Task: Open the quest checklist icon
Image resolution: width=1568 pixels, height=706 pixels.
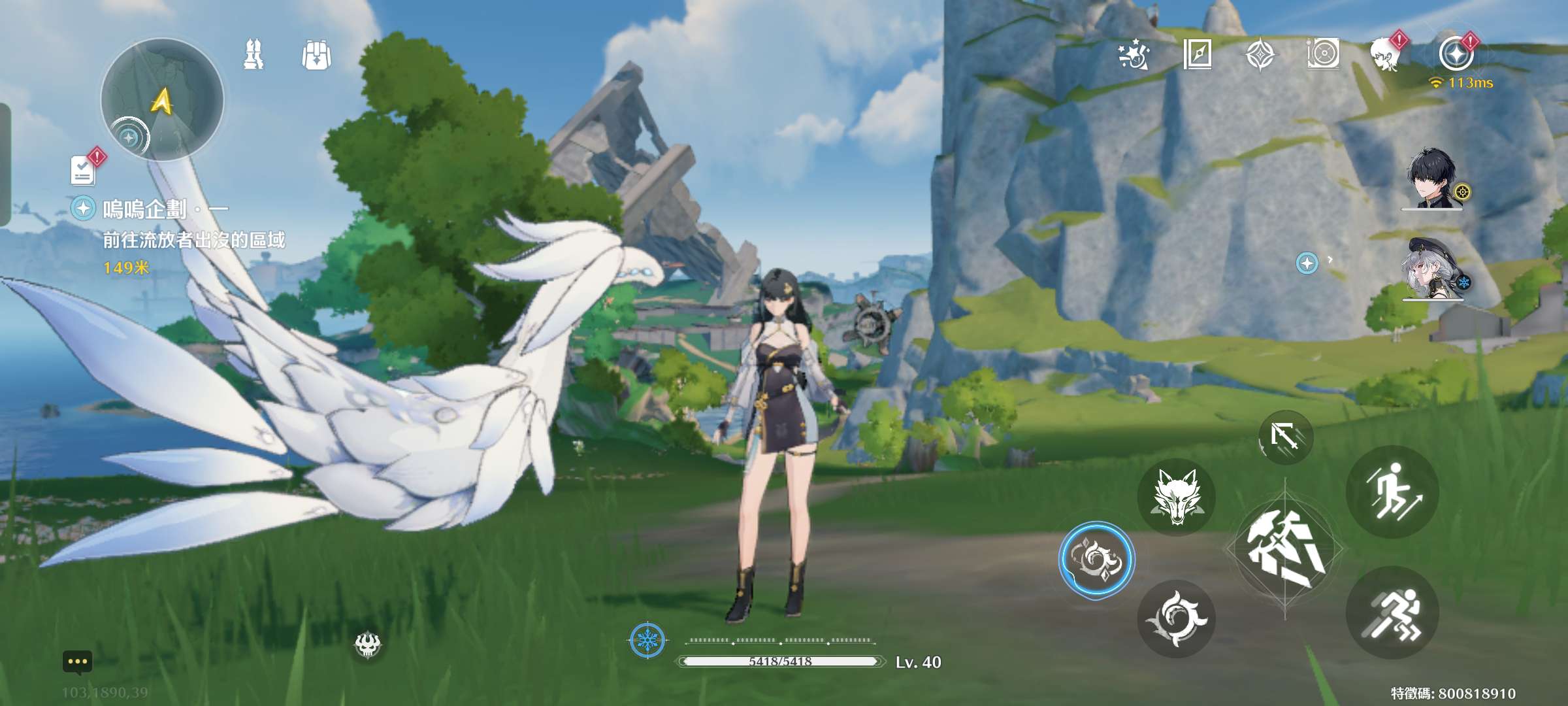Action: click(x=84, y=170)
